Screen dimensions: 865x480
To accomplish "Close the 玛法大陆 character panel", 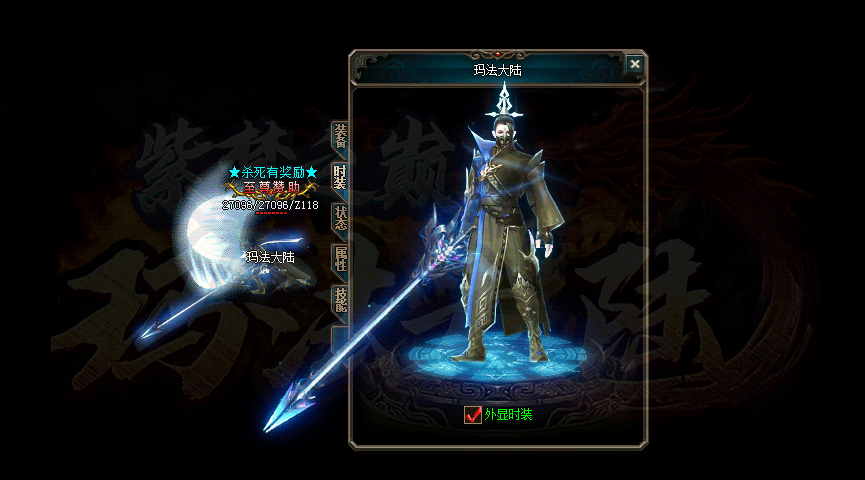I will coord(635,64).
